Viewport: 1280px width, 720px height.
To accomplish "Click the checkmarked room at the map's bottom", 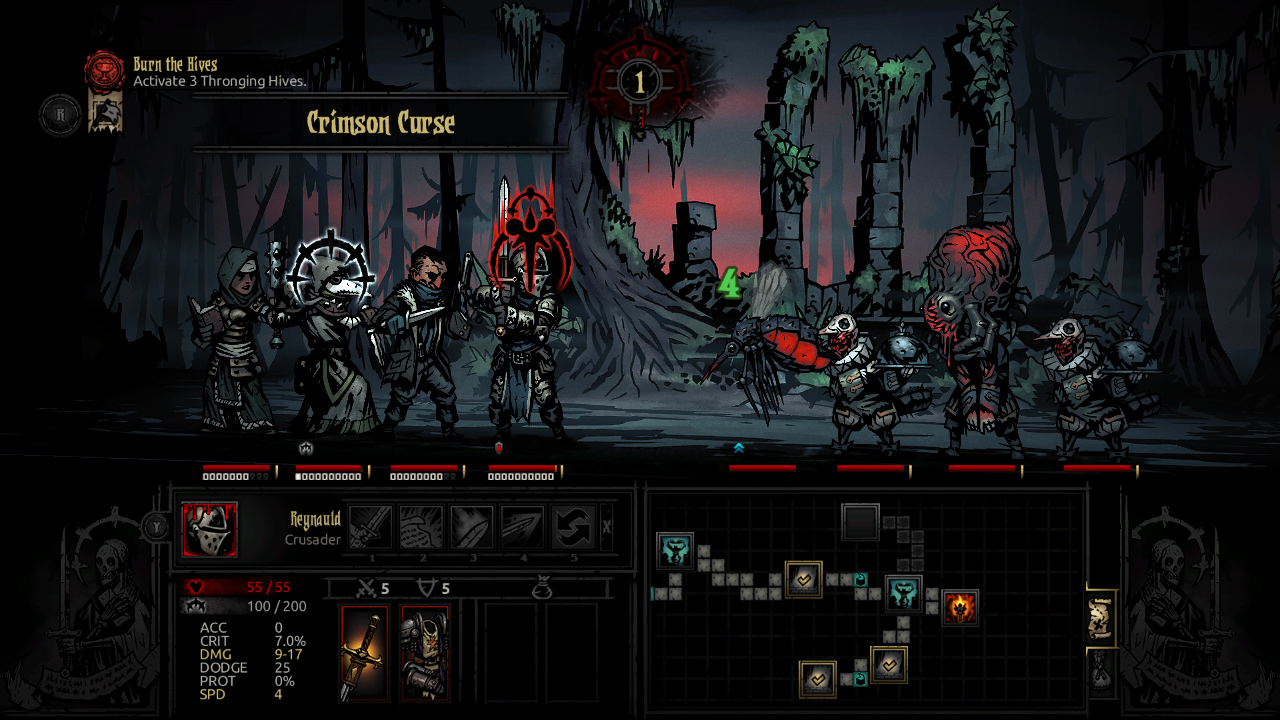I will coord(818,679).
